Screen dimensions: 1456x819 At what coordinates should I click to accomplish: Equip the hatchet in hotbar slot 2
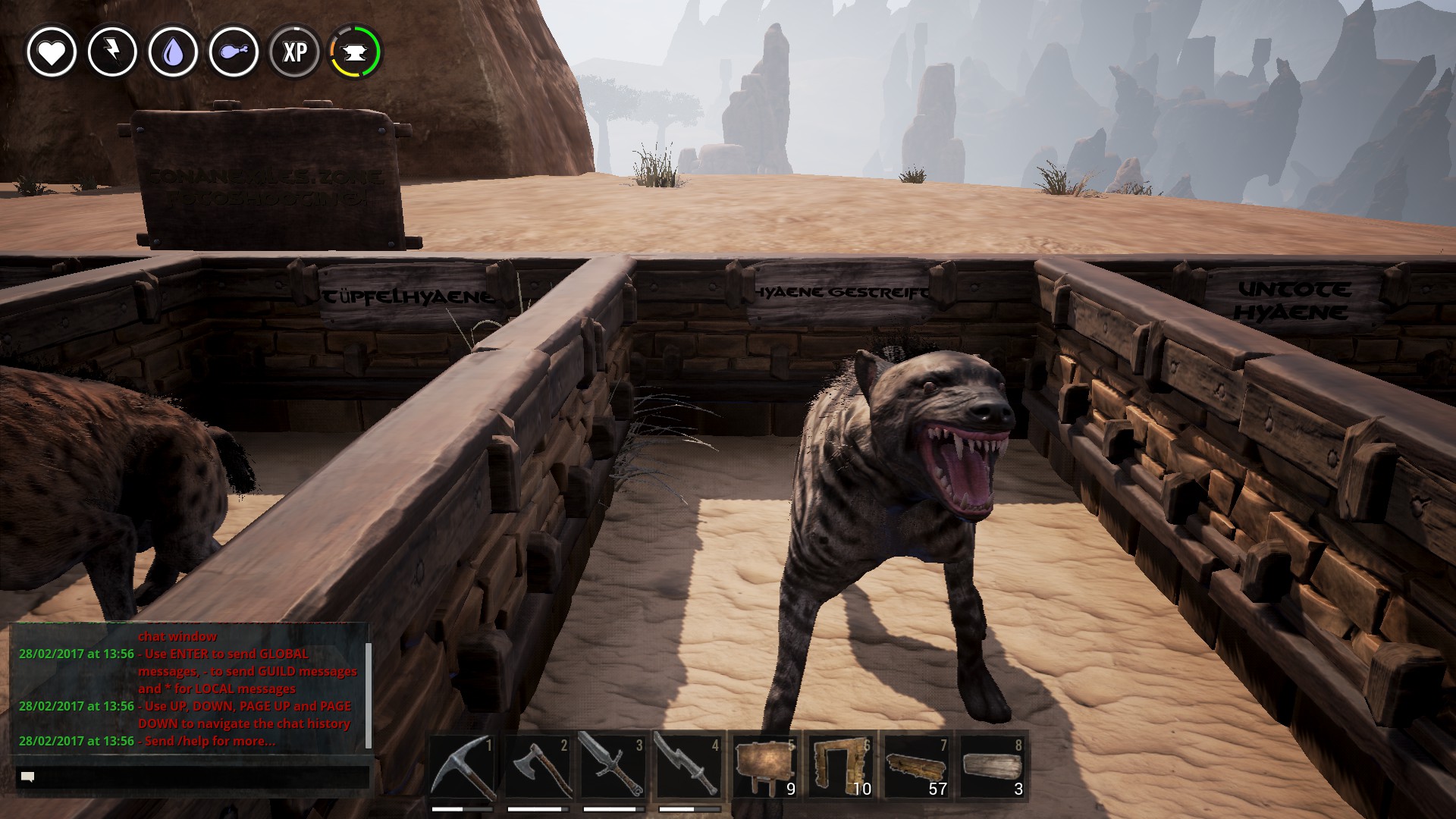[538, 766]
